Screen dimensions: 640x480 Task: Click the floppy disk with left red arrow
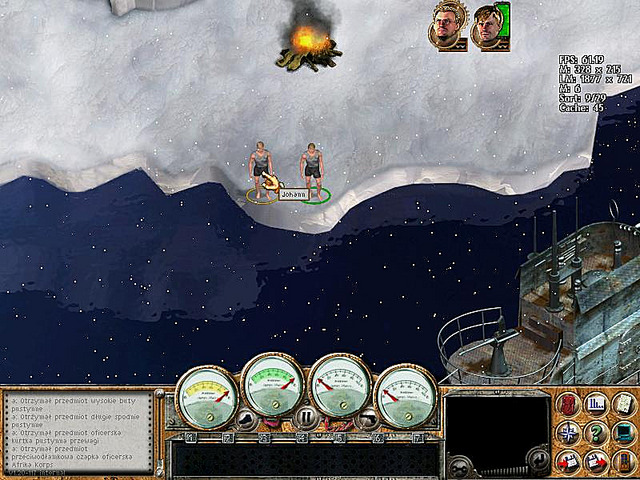[568, 460]
